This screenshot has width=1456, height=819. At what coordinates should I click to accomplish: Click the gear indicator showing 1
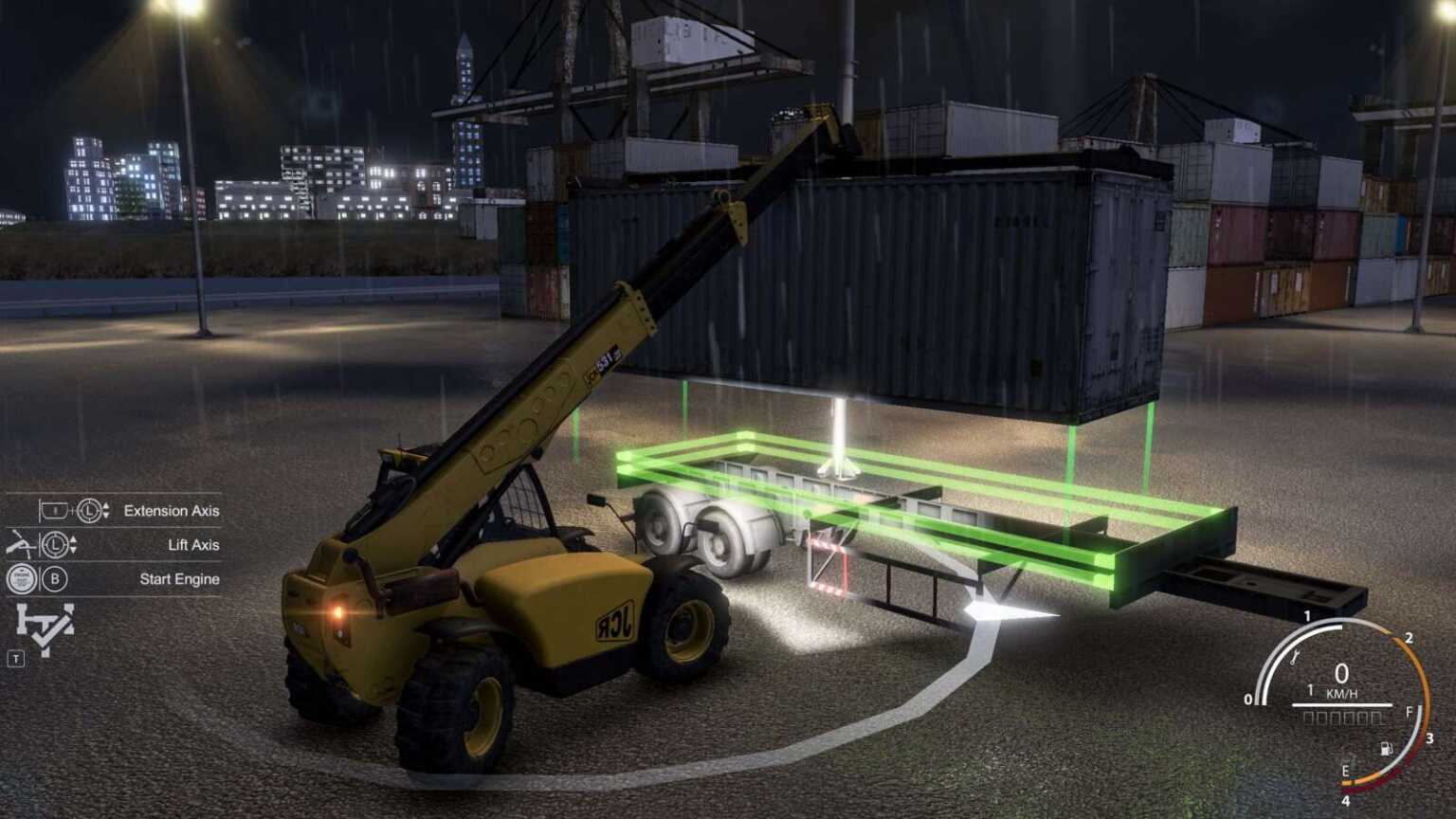[1311, 688]
